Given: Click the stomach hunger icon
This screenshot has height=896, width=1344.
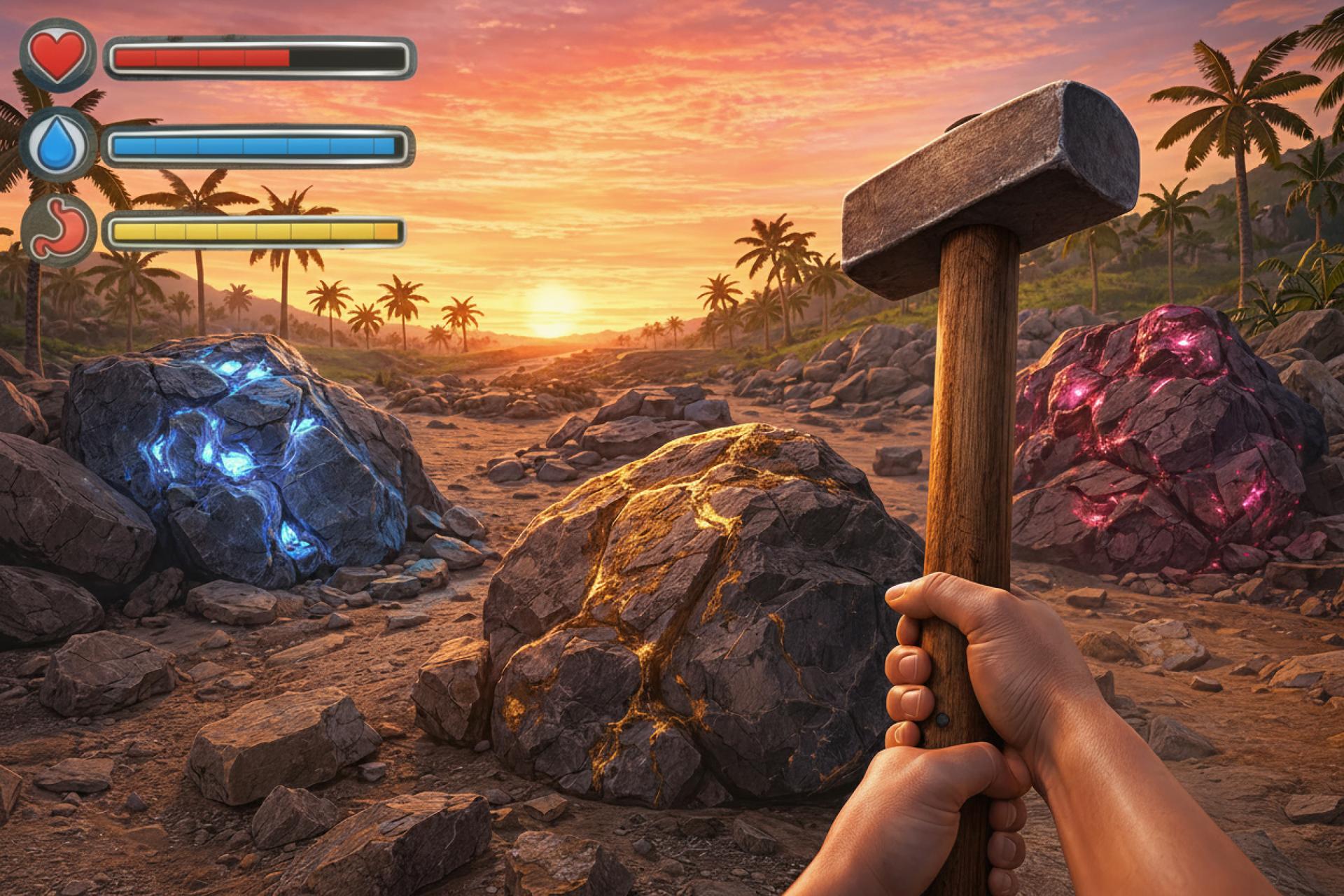Looking at the screenshot, I should click(x=59, y=229).
